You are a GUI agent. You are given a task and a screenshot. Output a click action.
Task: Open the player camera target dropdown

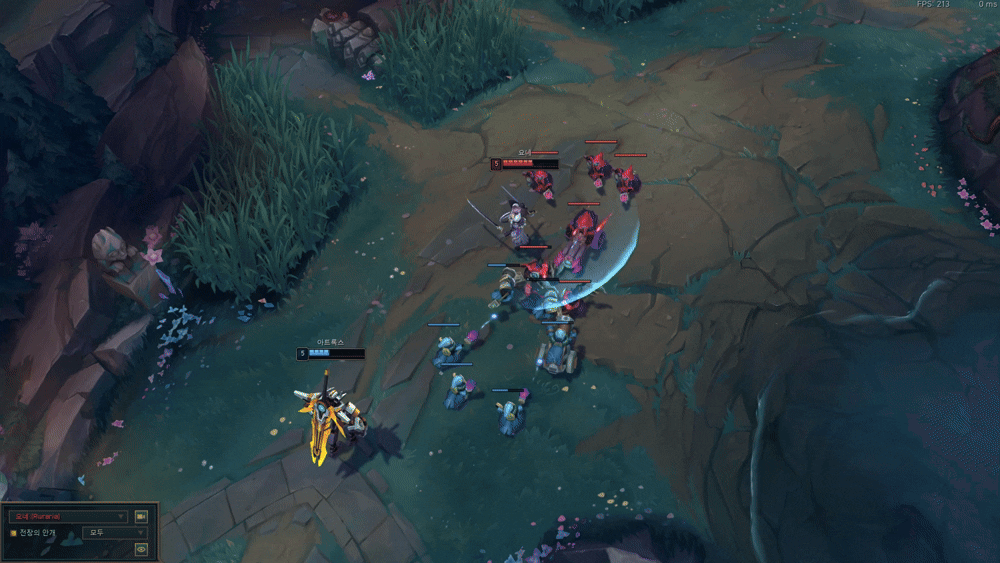coord(68,516)
